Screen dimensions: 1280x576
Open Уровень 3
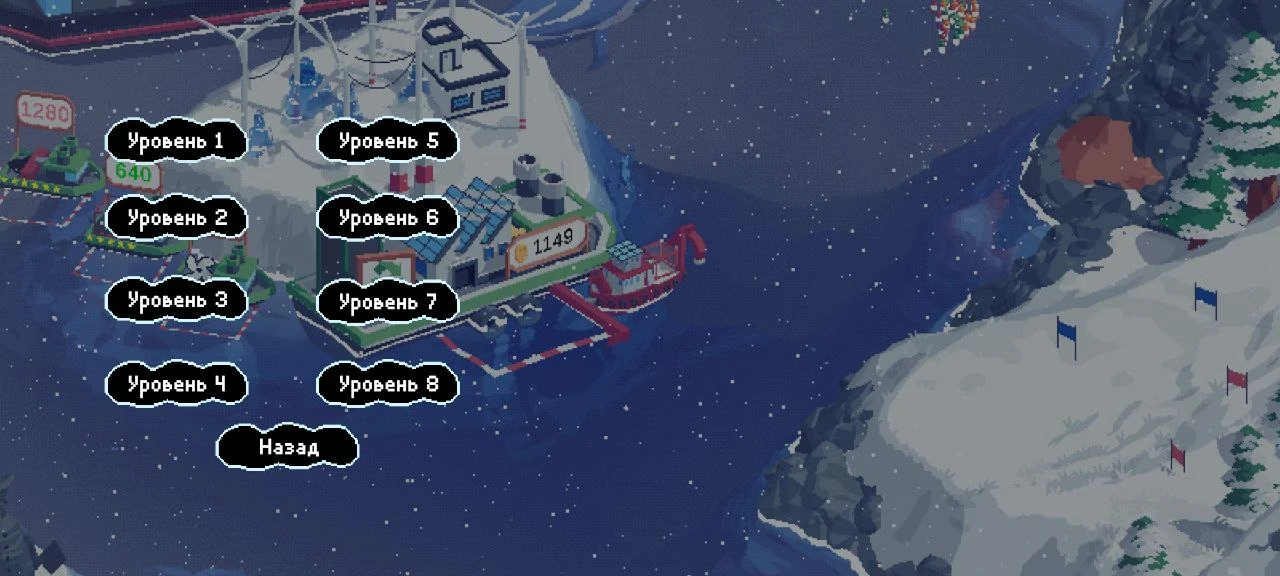pyautogui.click(x=176, y=300)
